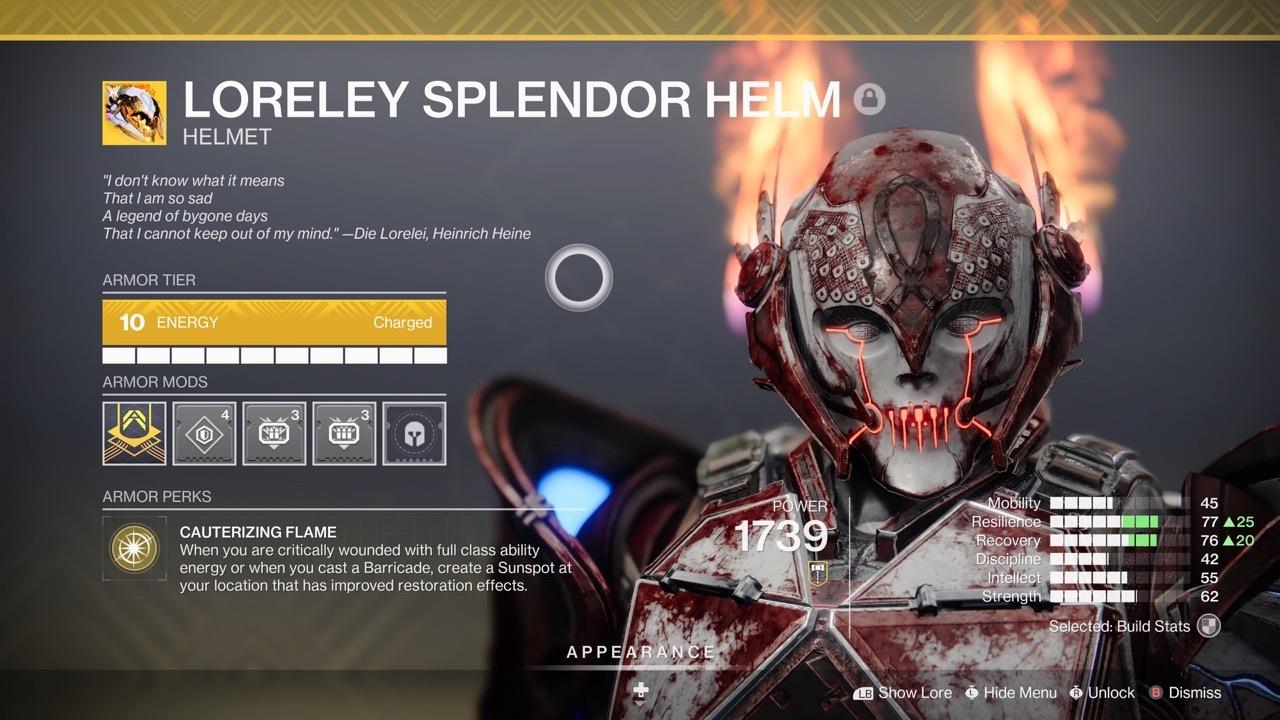Open the 4-cost resilience mod socket
The width and height of the screenshot is (1280, 720).
(203, 433)
